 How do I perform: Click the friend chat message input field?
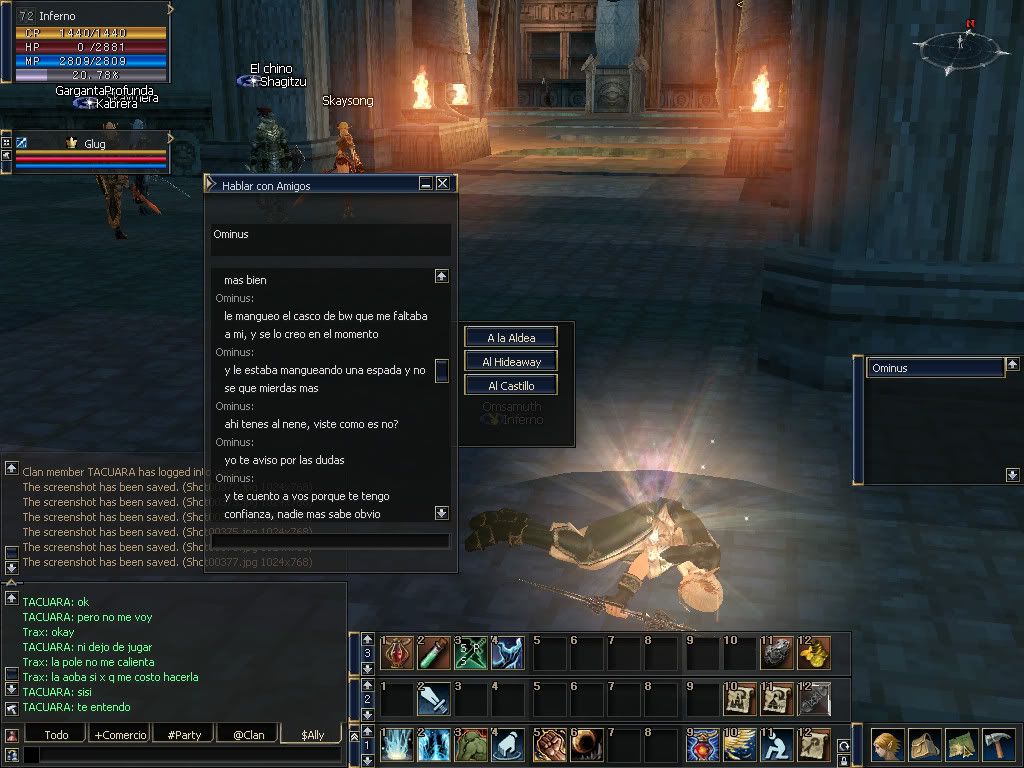(x=330, y=541)
